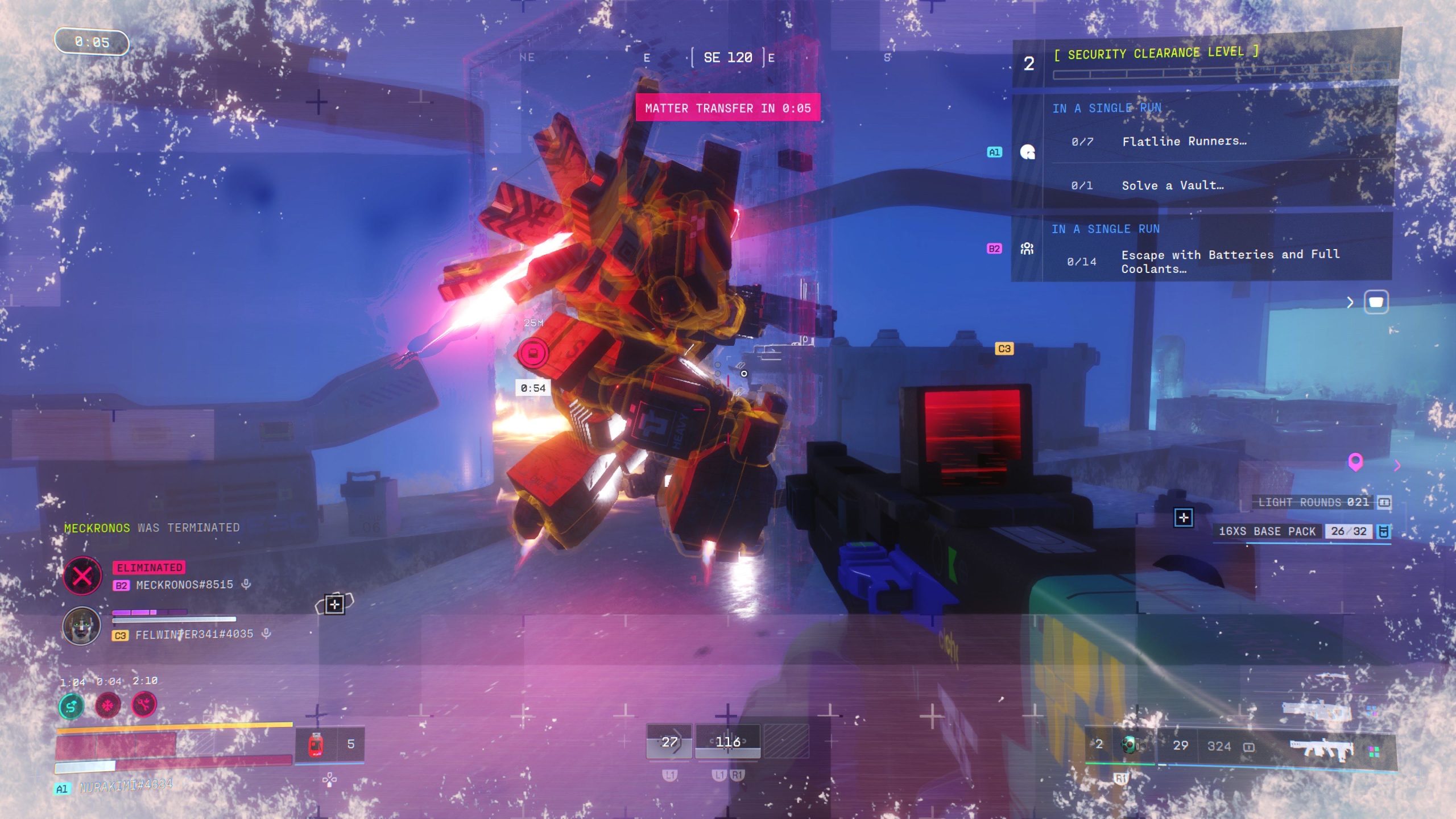1456x819 pixels.
Task: Open the Escape with Batteries objective entry
Action: pyautogui.click(x=1230, y=261)
